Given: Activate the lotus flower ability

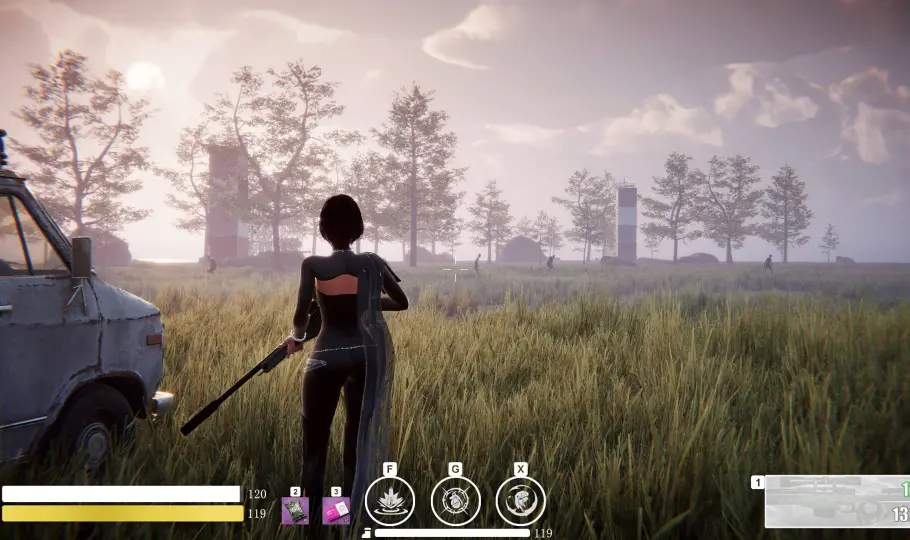Looking at the screenshot, I should [x=389, y=500].
